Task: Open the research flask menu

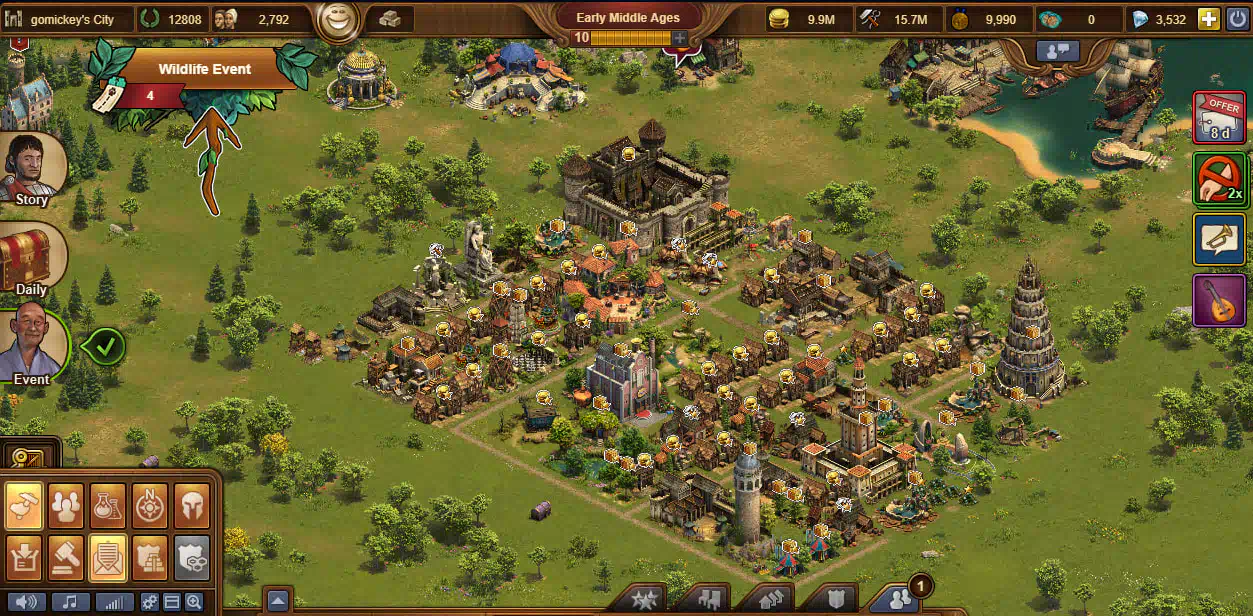Action: point(108,505)
